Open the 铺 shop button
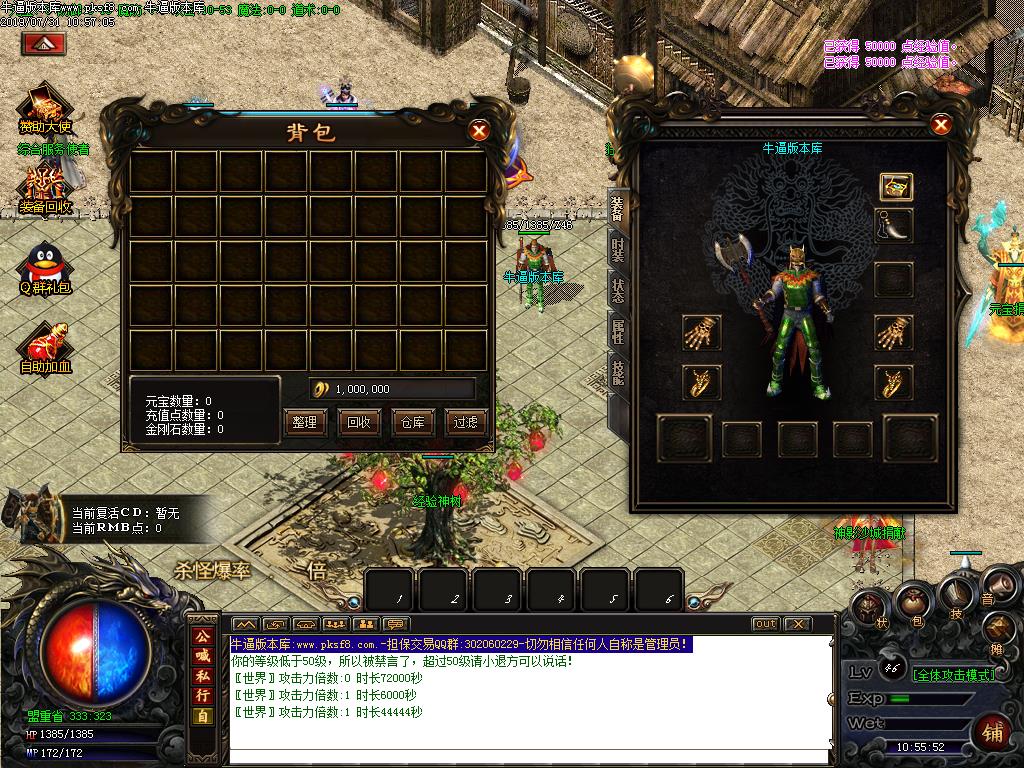Image resolution: width=1024 pixels, height=768 pixels. [992, 732]
